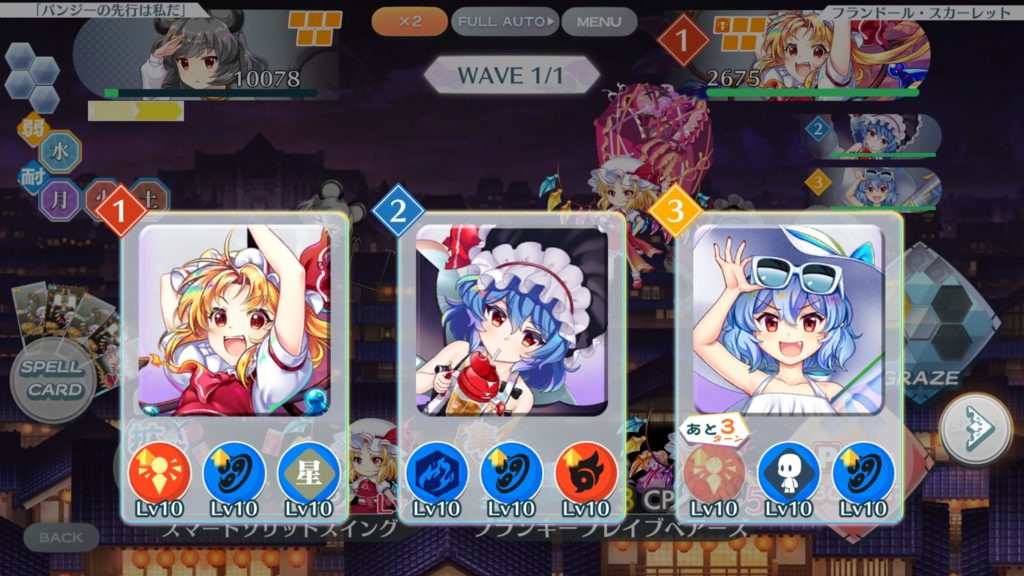Activate Flandre's star (星) skill
The width and height of the screenshot is (1024, 576).
point(308,472)
